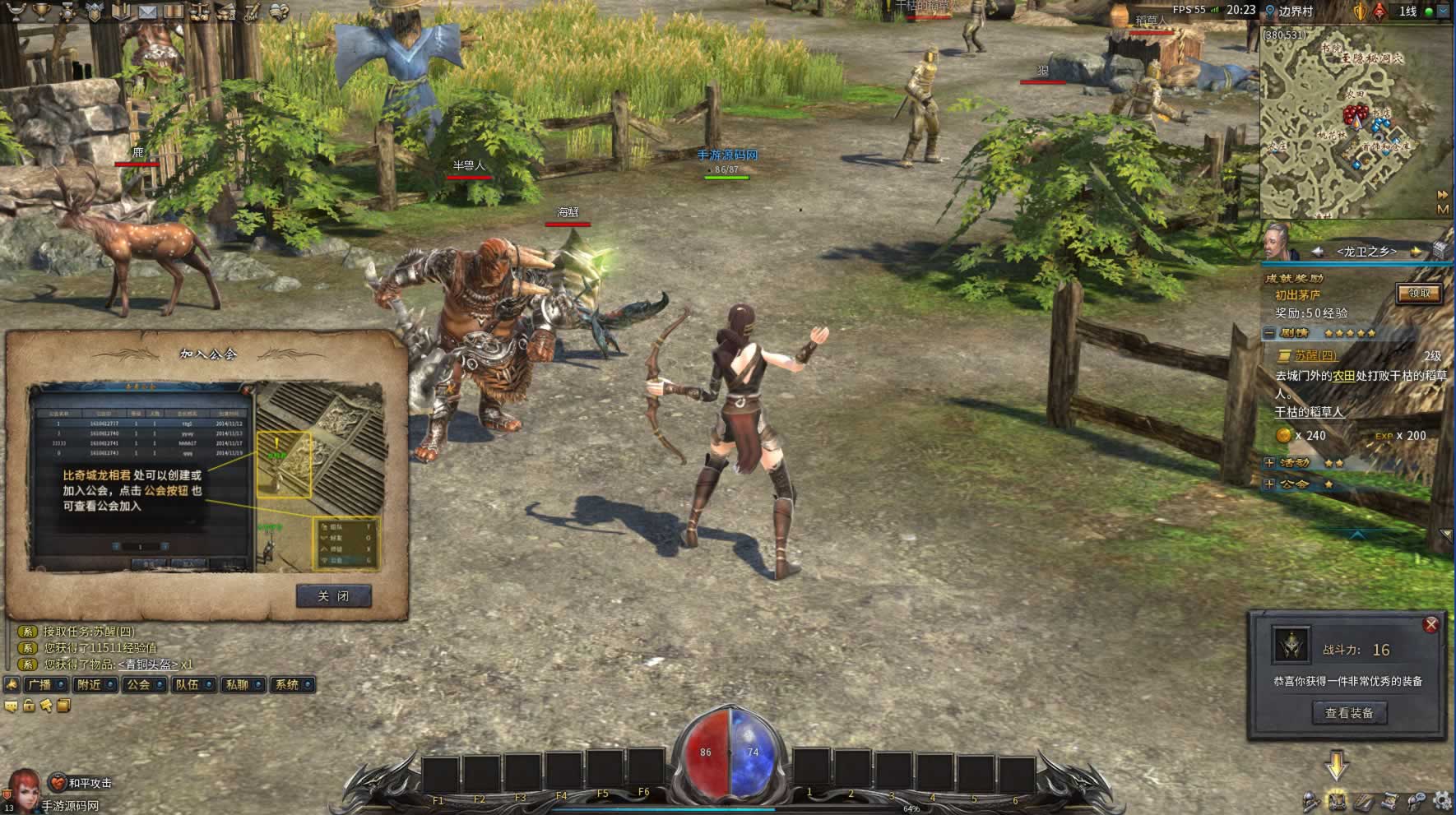Expand the activity quest section

1269,463
